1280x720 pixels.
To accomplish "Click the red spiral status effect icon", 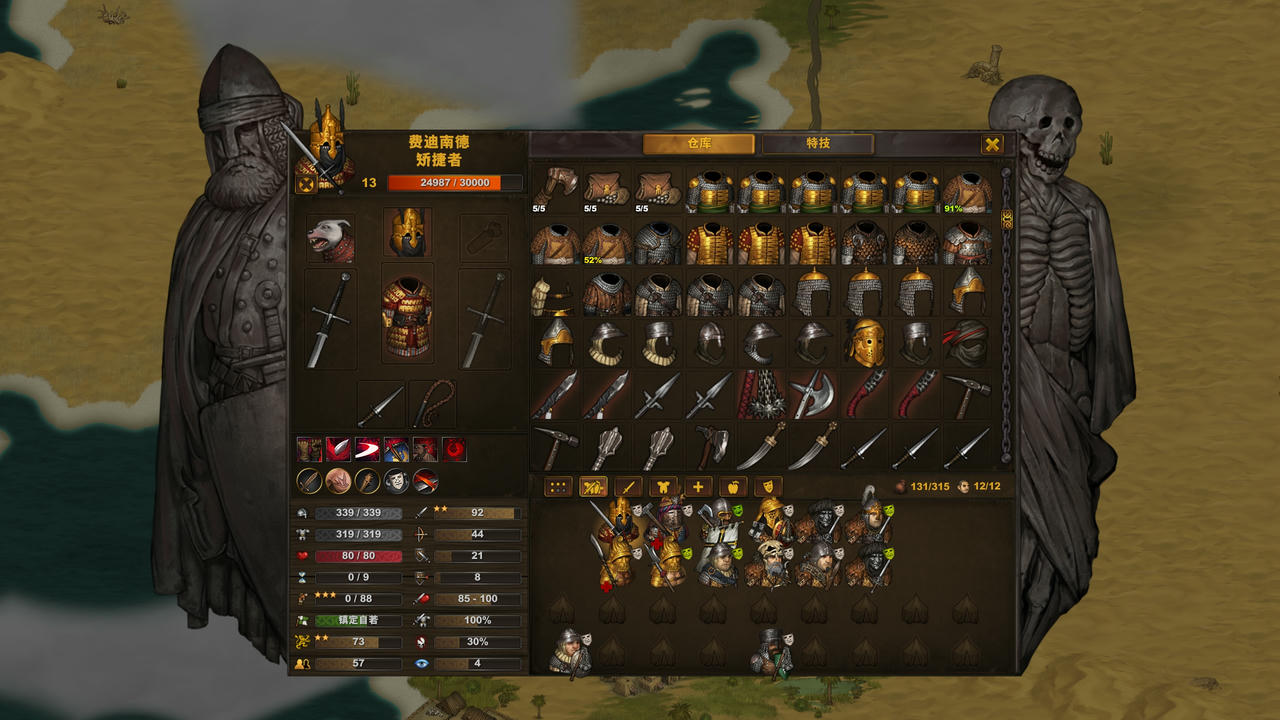I will pos(455,449).
